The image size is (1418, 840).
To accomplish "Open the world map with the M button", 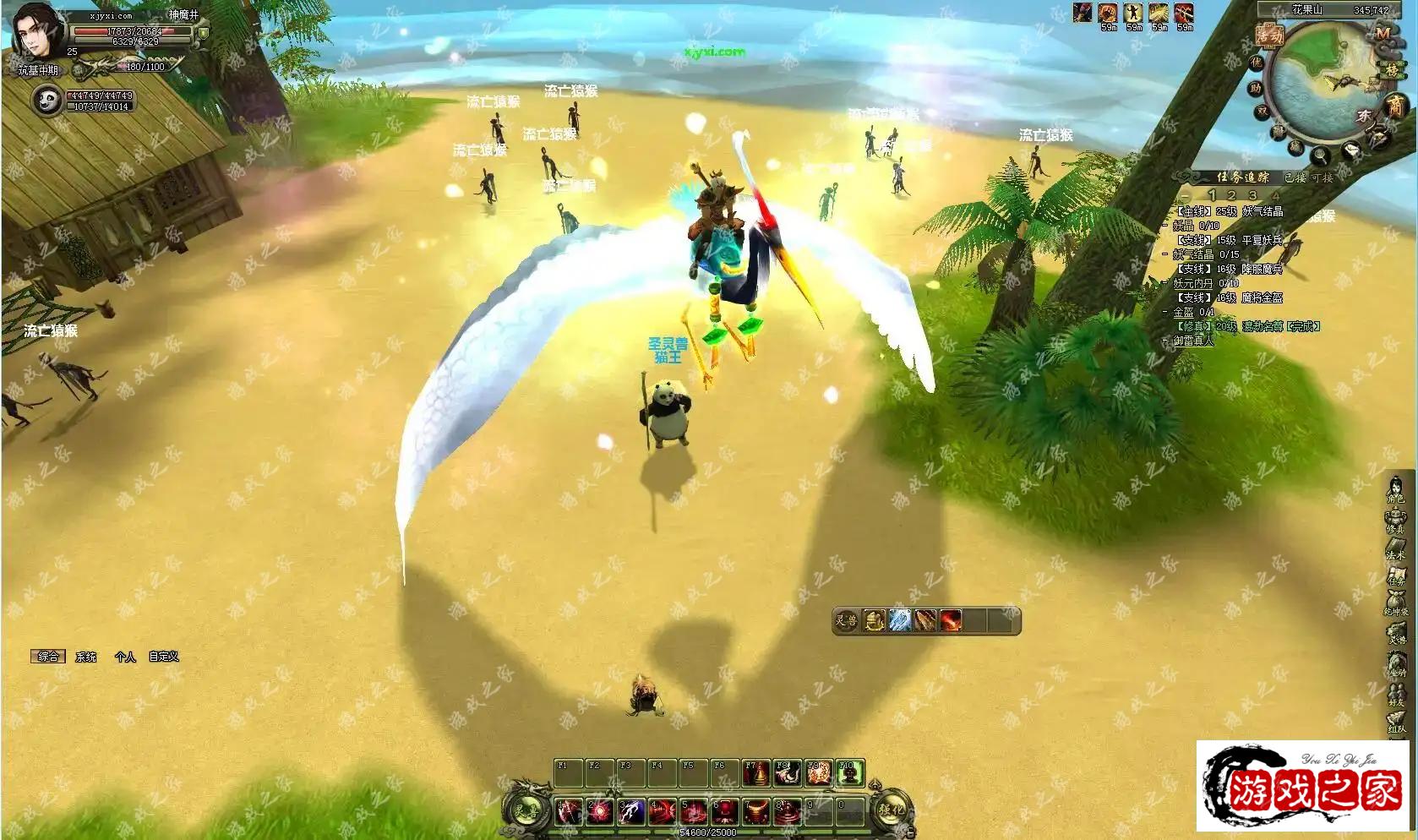I will click(x=1383, y=33).
